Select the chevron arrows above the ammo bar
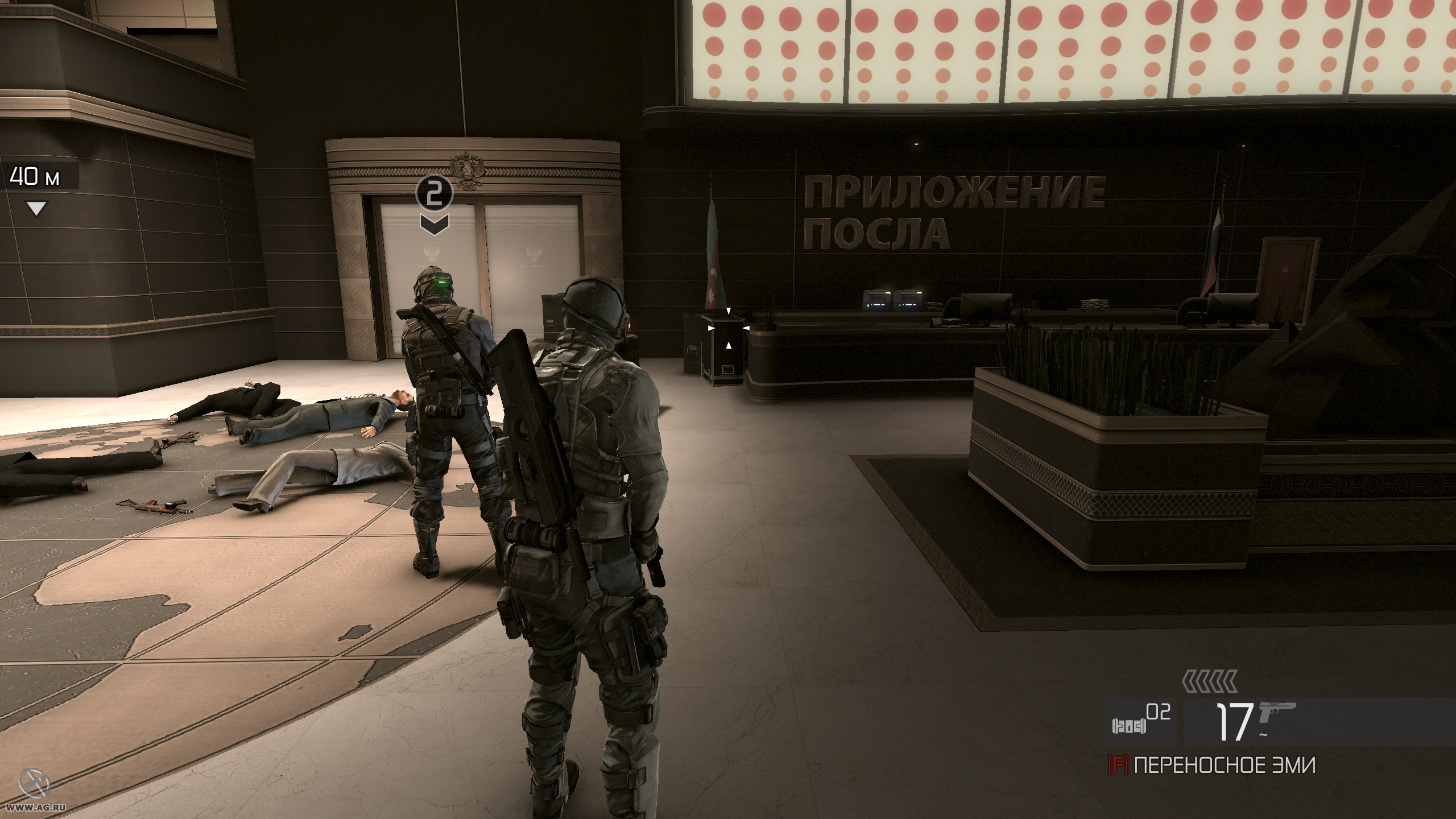Screen dimensions: 1456x819 pyautogui.click(x=1209, y=681)
